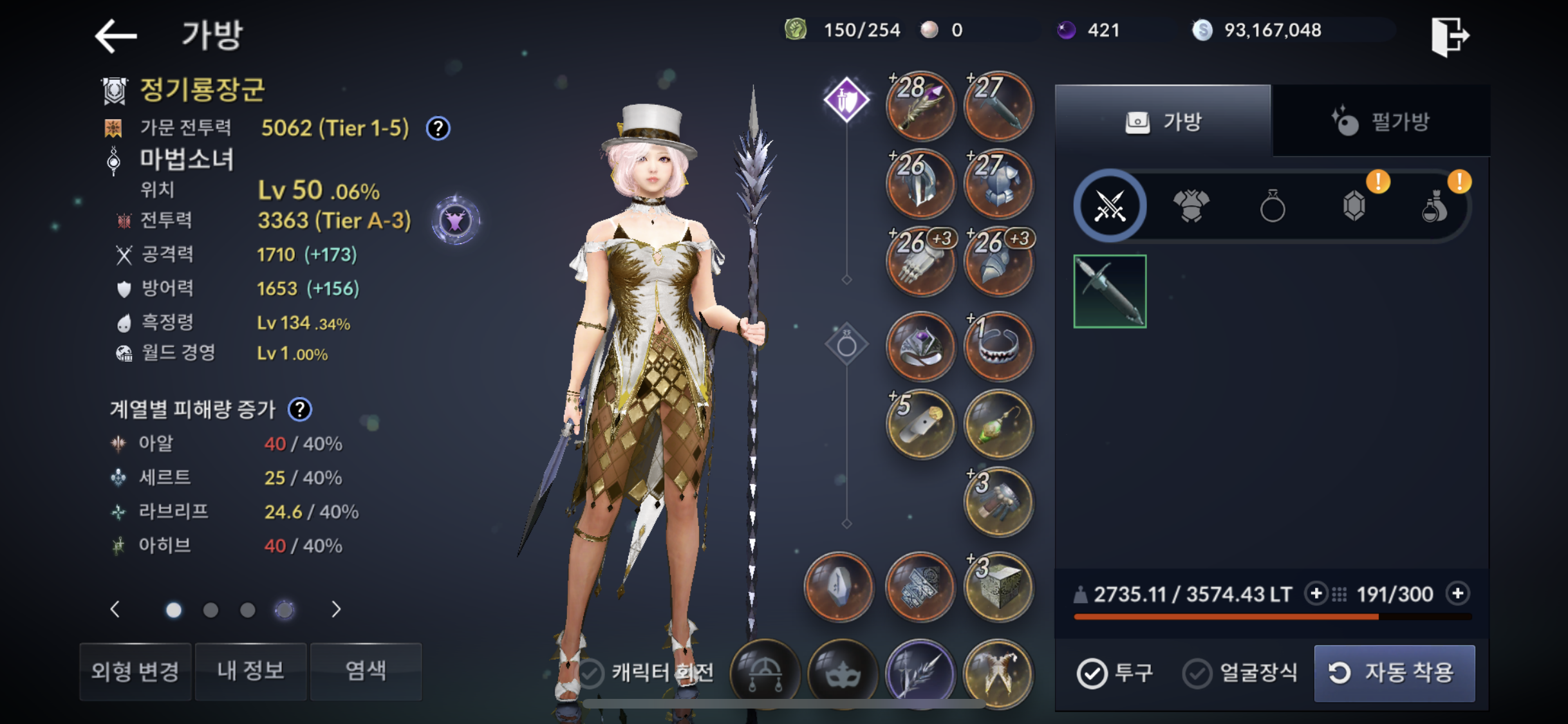Expand bag slots with the 191/300 plus
Screen dimensions: 1568x724
pos(1458,593)
